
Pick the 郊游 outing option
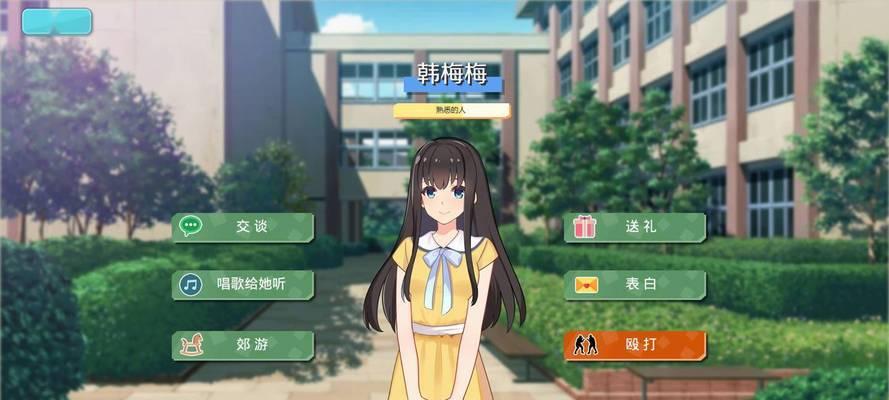(243, 346)
